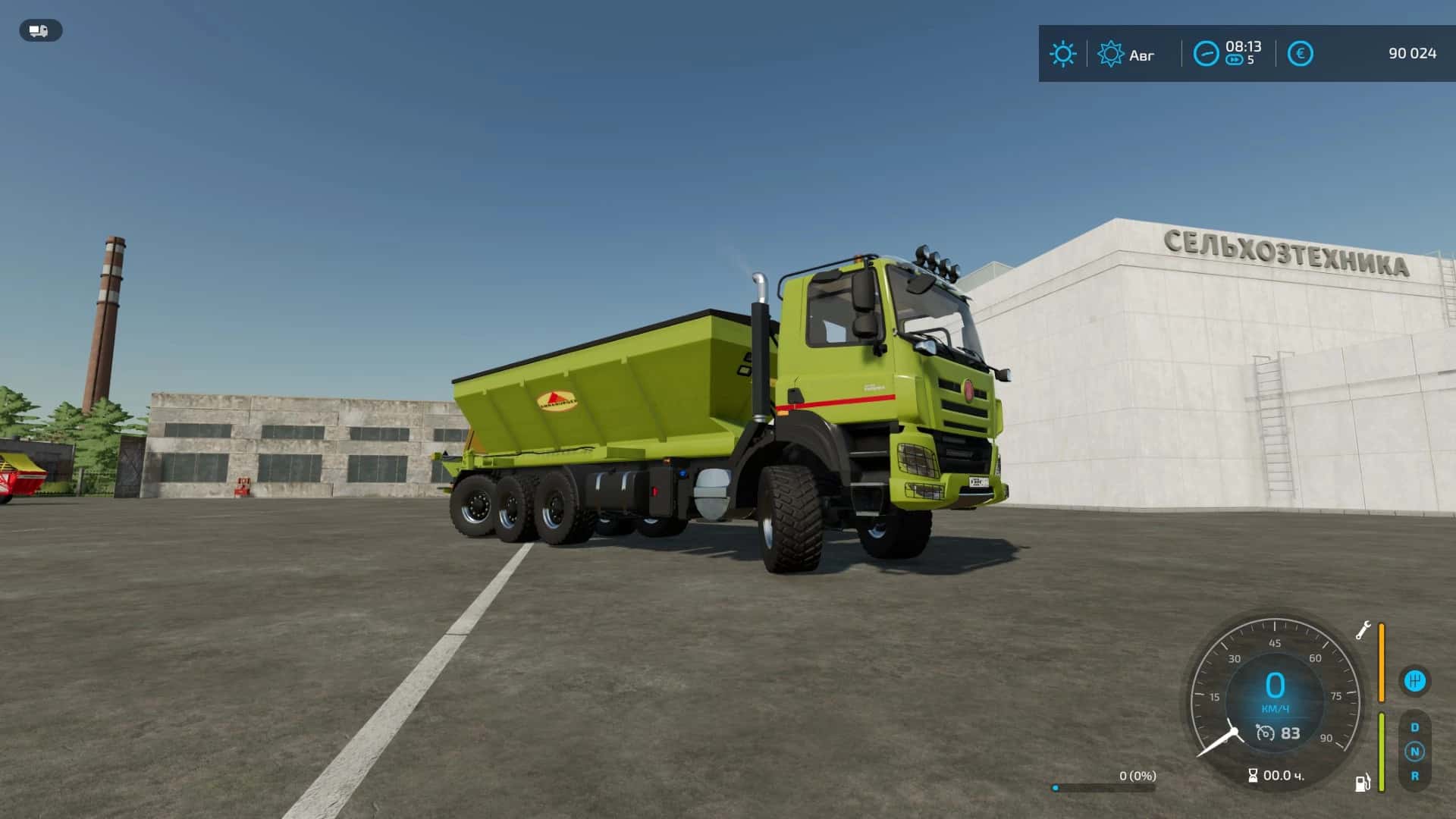The height and width of the screenshot is (819, 1456).
Task: Select the sunny weather icon
Action: tap(1062, 54)
